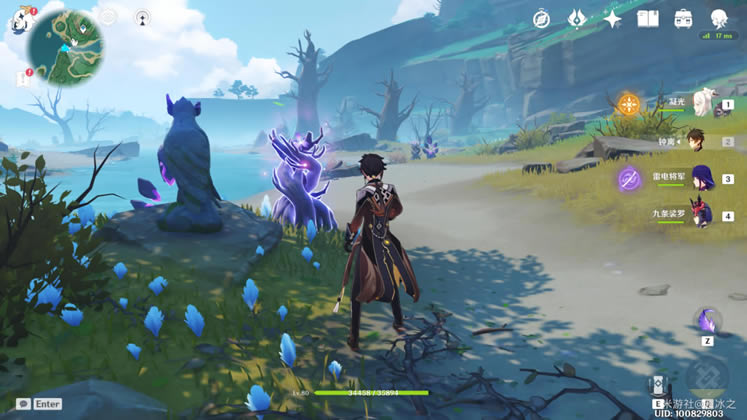This screenshot has width=747, height=420.
Task: Switch to party member 凝光
Action: click(703, 104)
